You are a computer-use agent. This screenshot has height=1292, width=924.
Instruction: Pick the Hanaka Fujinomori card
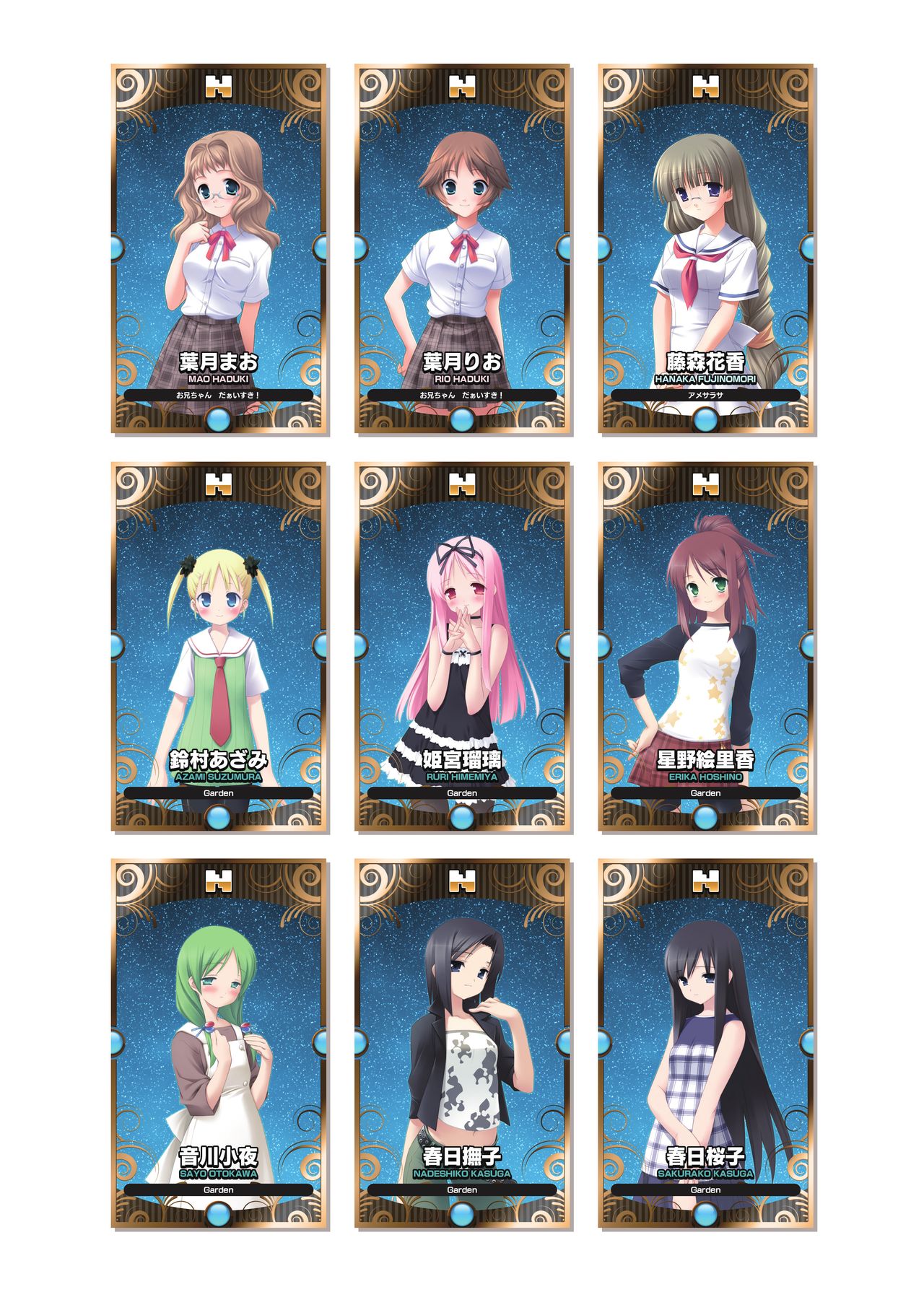[705, 249]
